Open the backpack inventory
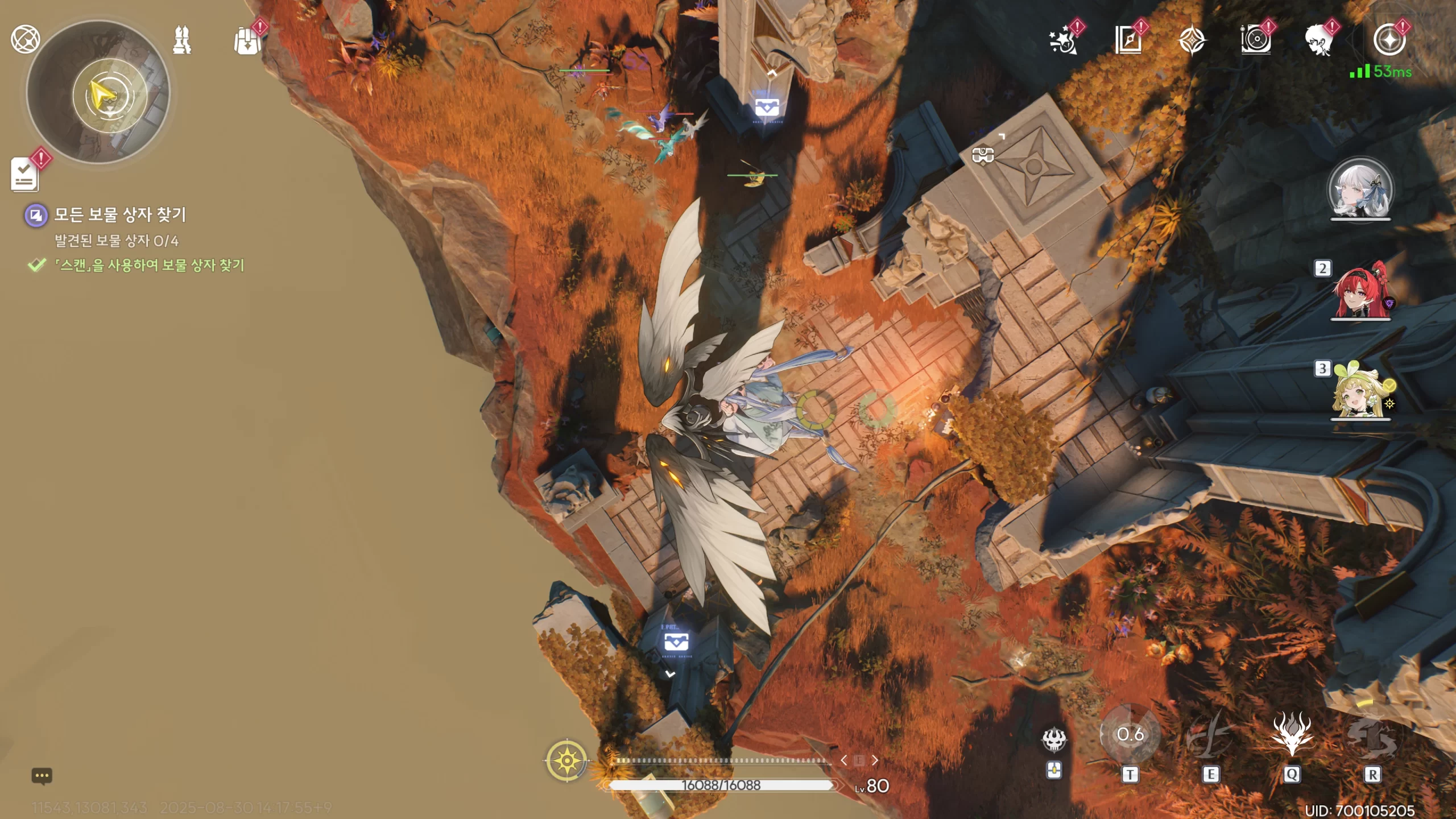The height and width of the screenshot is (819, 1456). (x=247, y=41)
